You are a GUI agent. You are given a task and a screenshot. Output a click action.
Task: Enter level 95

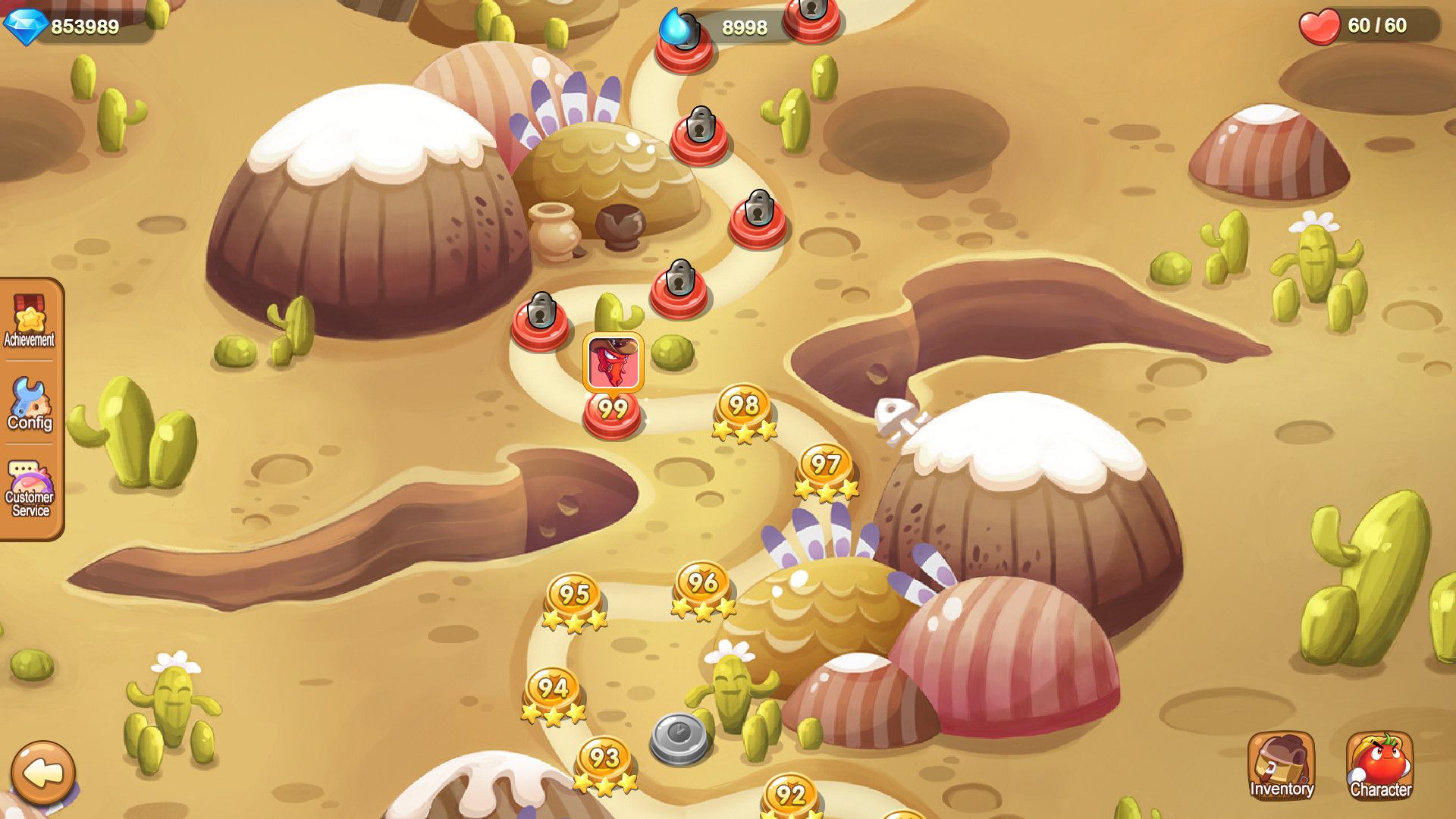tap(574, 596)
